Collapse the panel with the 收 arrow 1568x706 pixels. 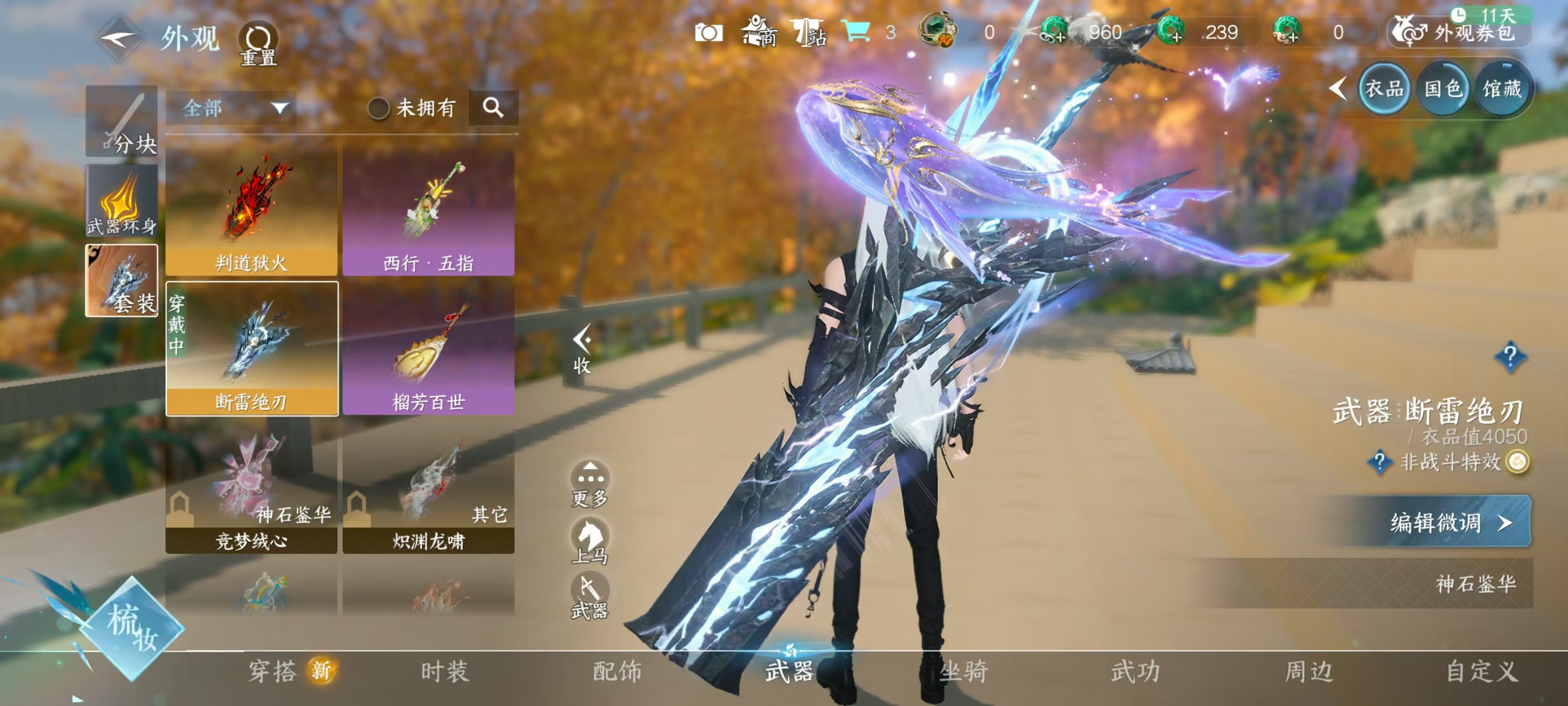pyautogui.click(x=582, y=349)
